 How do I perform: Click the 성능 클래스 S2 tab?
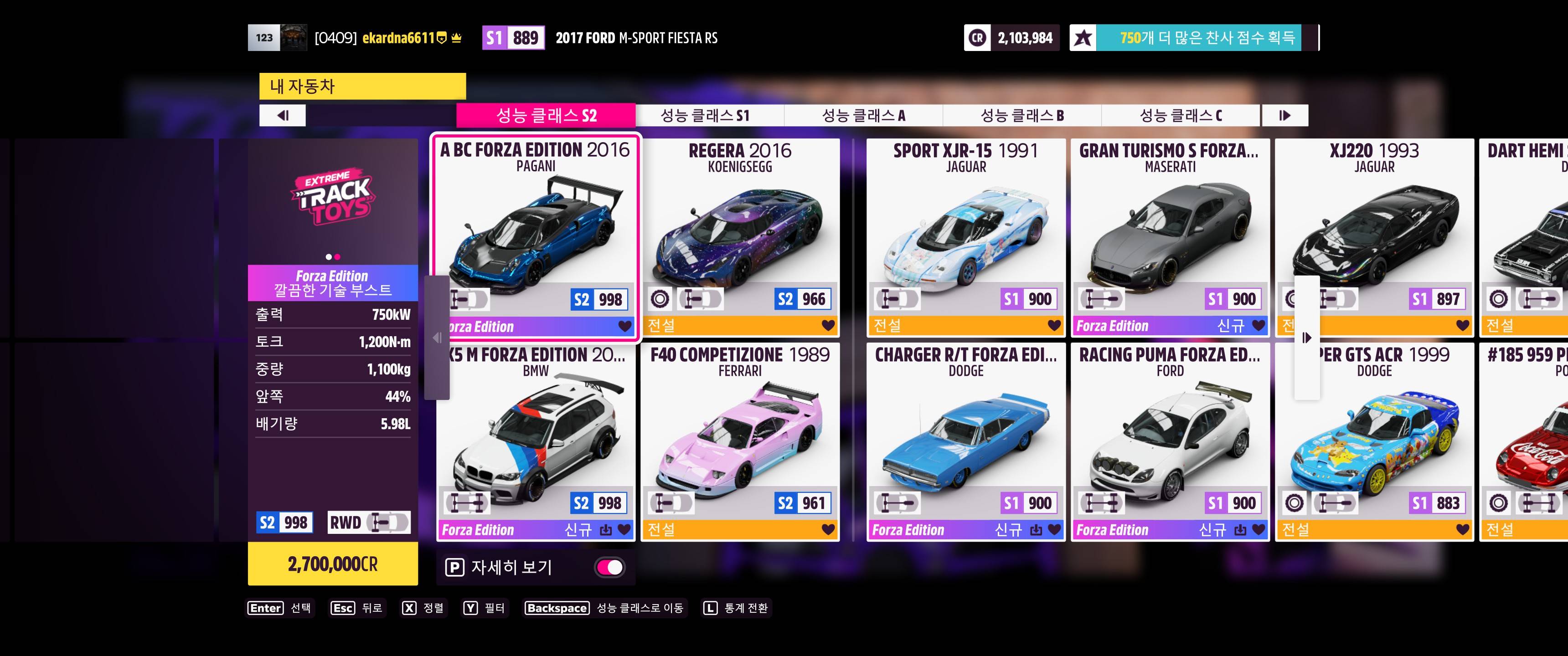pyautogui.click(x=546, y=116)
